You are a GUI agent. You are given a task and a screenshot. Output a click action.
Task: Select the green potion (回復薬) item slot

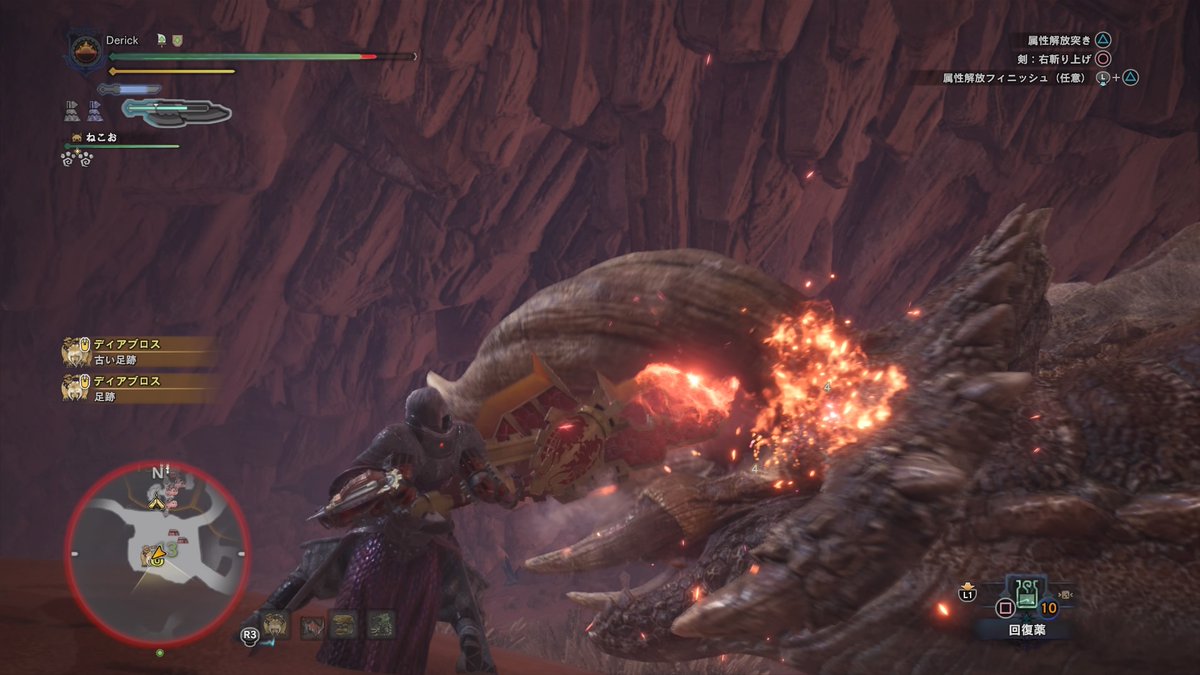1027,596
